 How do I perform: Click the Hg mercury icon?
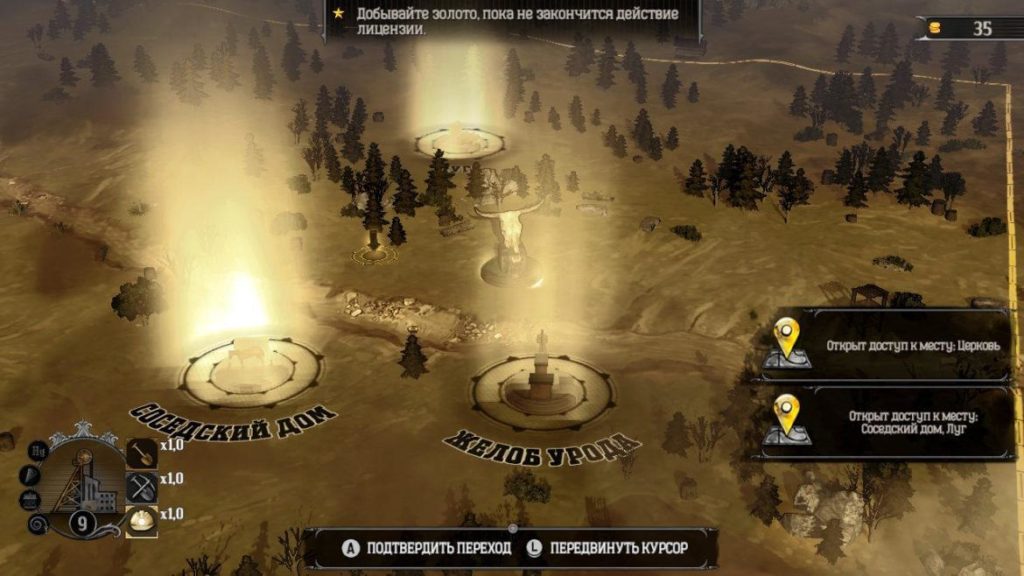(x=37, y=451)
